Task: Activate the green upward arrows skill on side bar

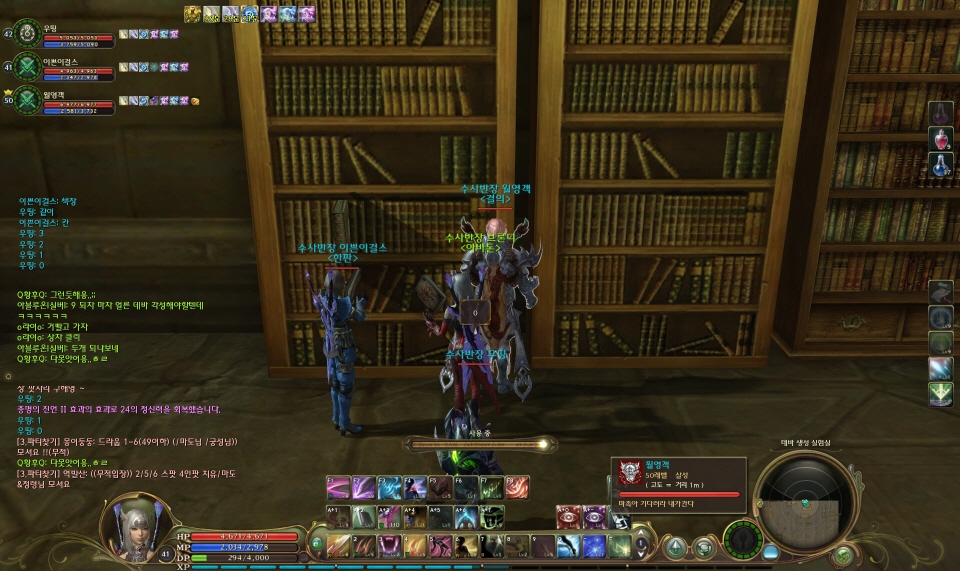Action: (940, 394)
